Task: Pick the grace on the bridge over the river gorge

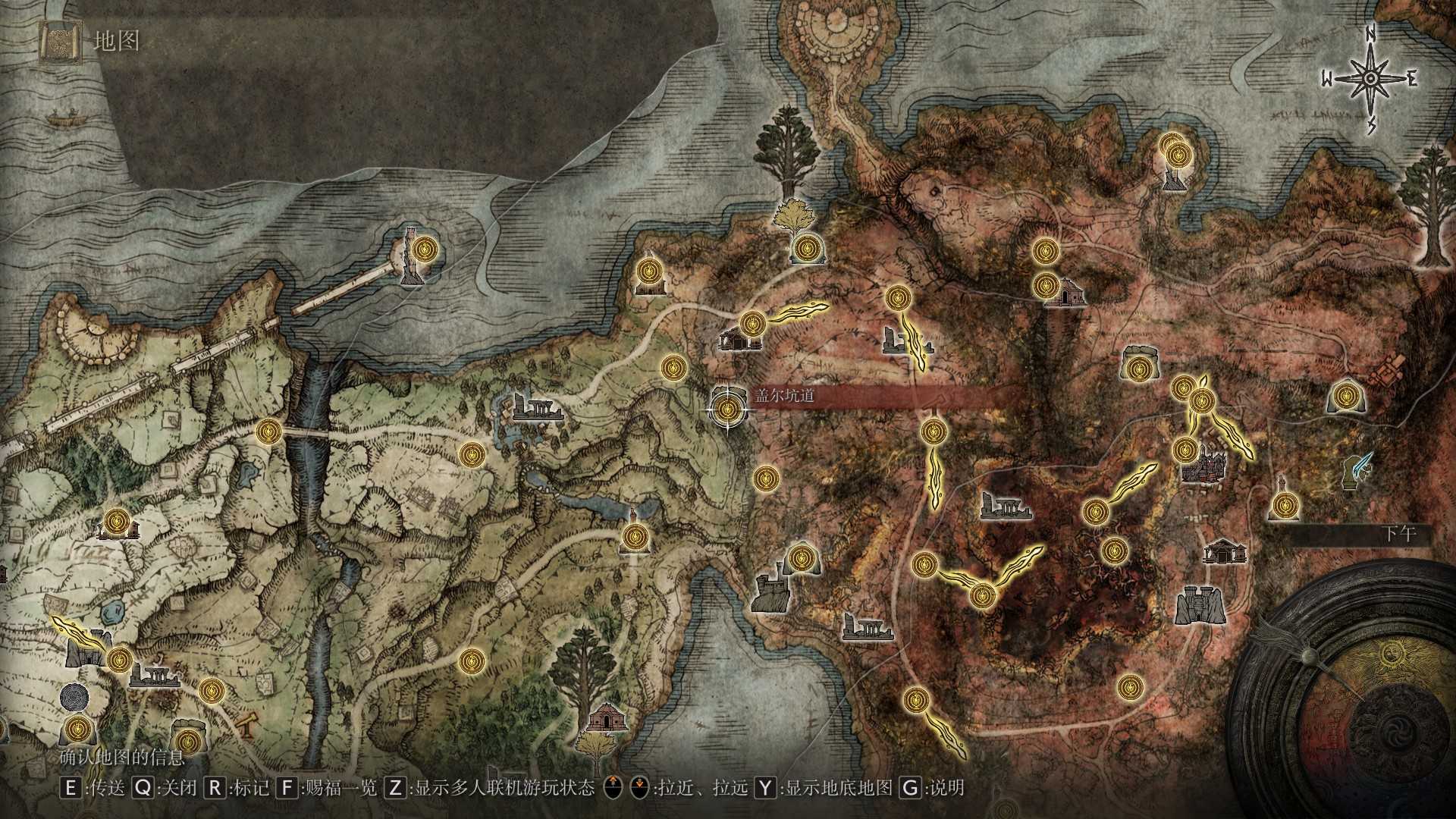Action: pyautogui.click(x=269, y=432)
